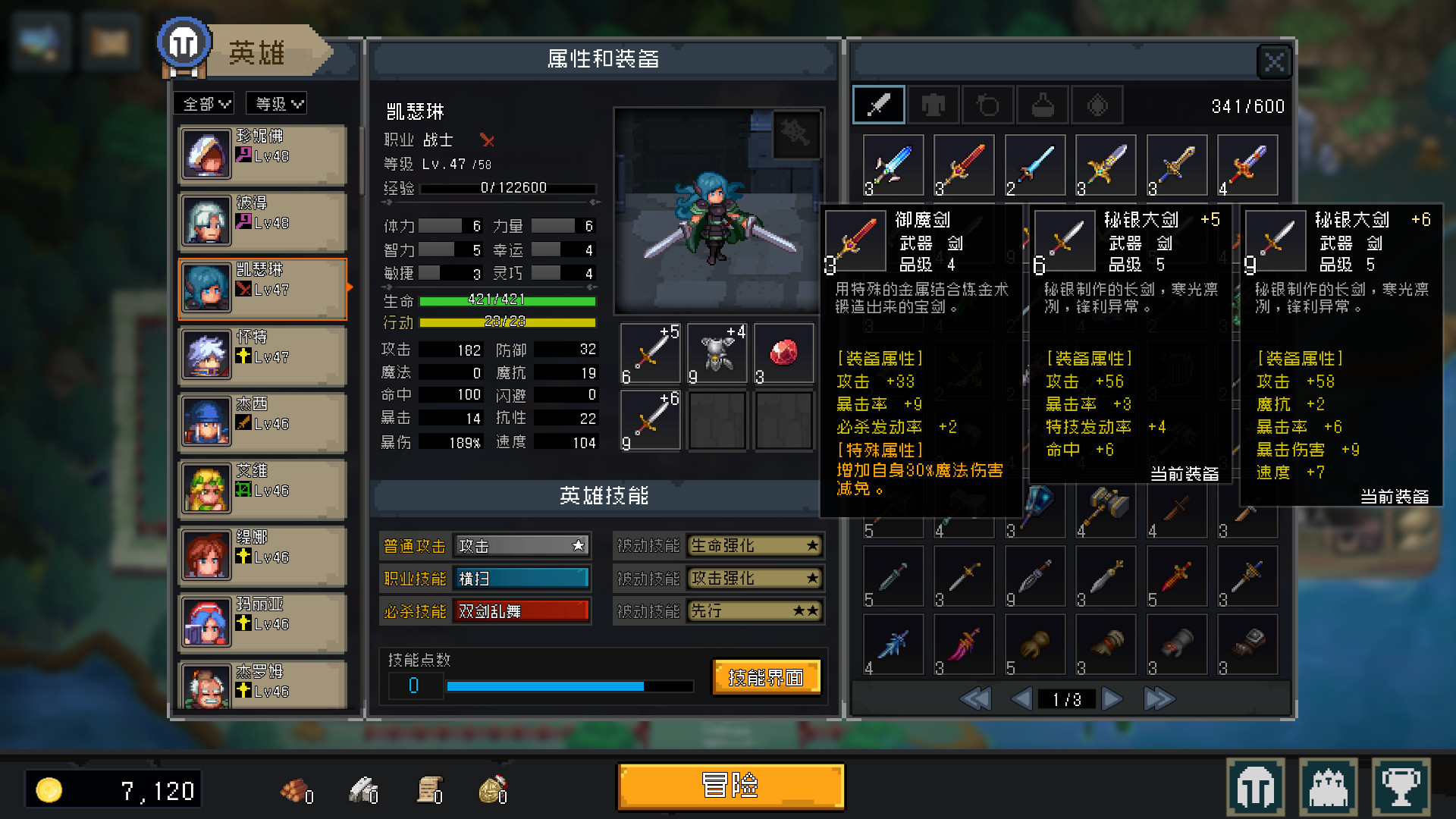The width and height of the screenshot is (1456, 819).
Task: Open the 全部 filter dropdown
Action: click(202, 103)
